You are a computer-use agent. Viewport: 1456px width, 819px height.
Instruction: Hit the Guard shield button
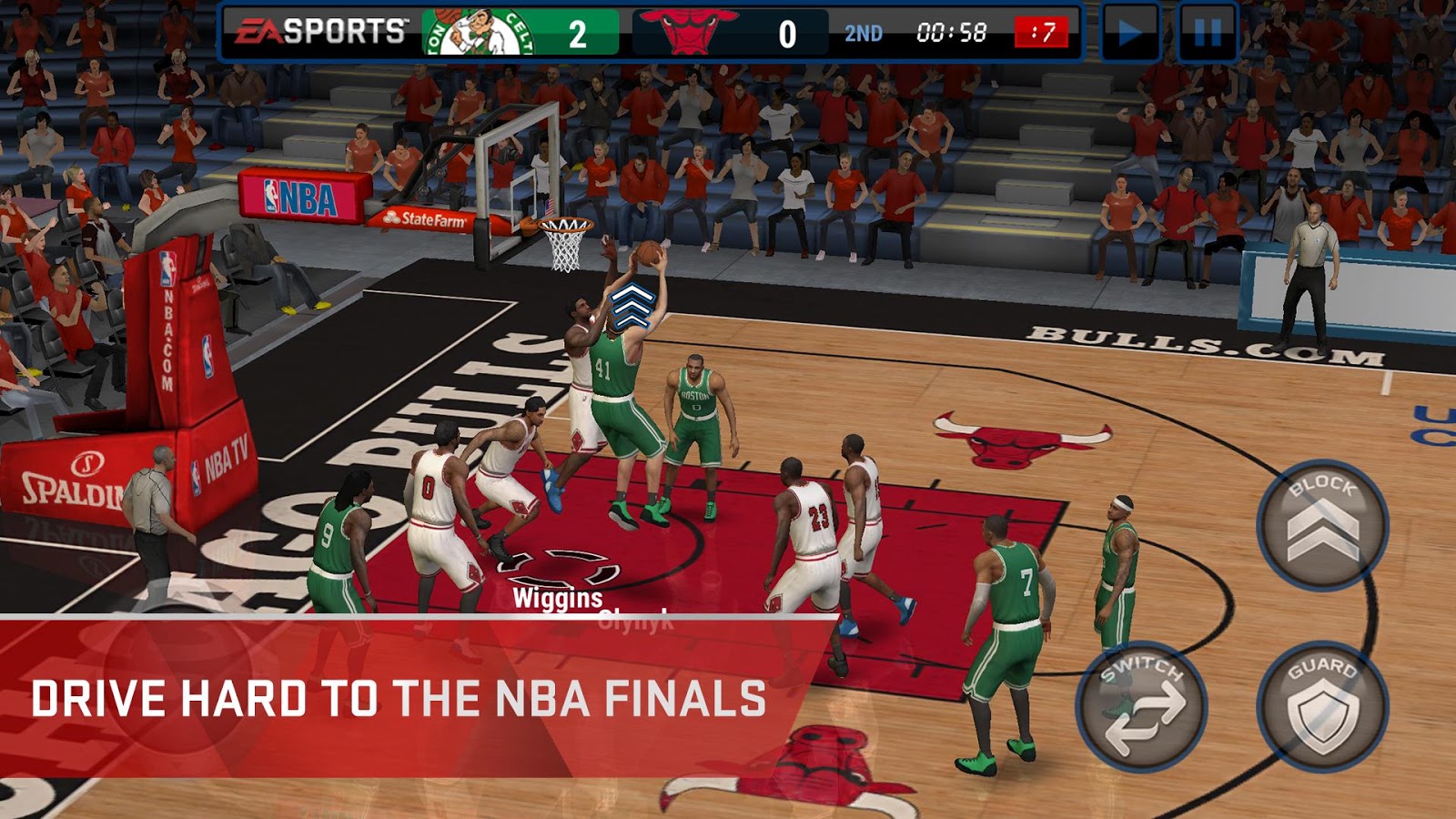[1322, 707]
